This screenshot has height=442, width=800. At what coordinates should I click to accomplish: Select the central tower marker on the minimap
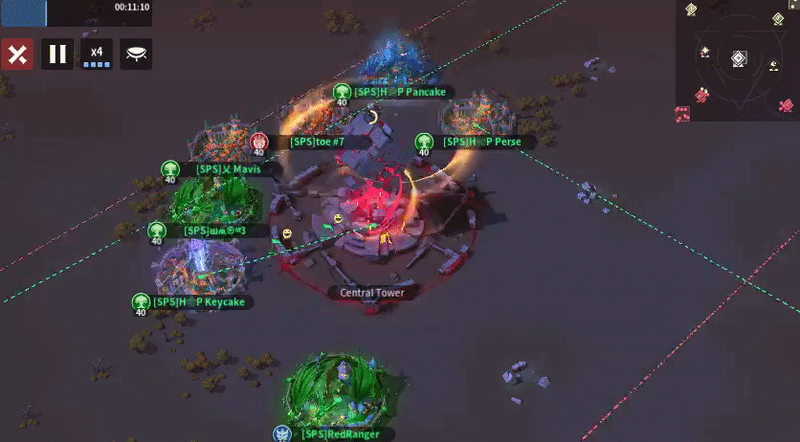tap(737, 59)
